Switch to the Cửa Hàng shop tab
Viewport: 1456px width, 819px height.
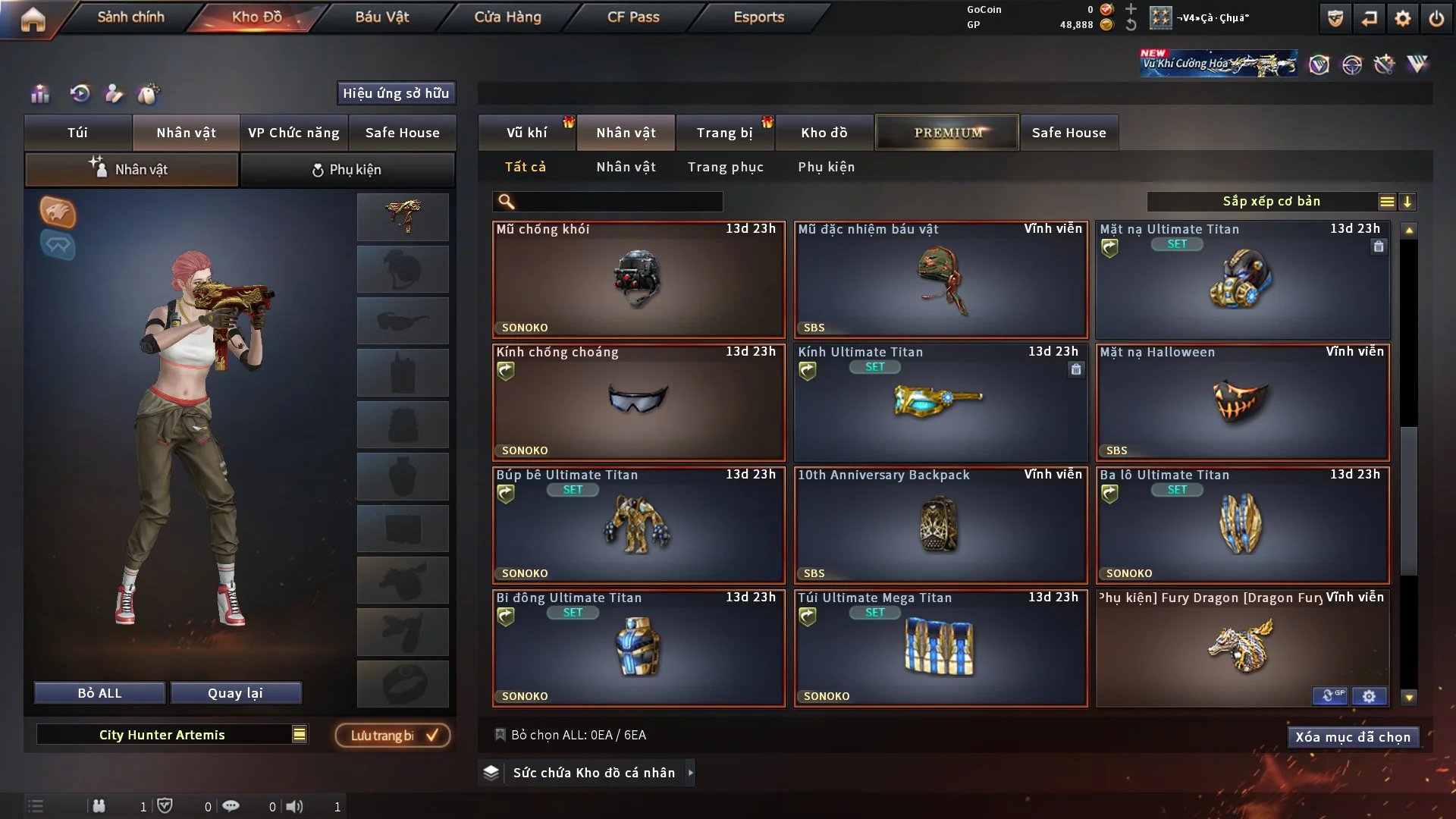coord(507,17)
